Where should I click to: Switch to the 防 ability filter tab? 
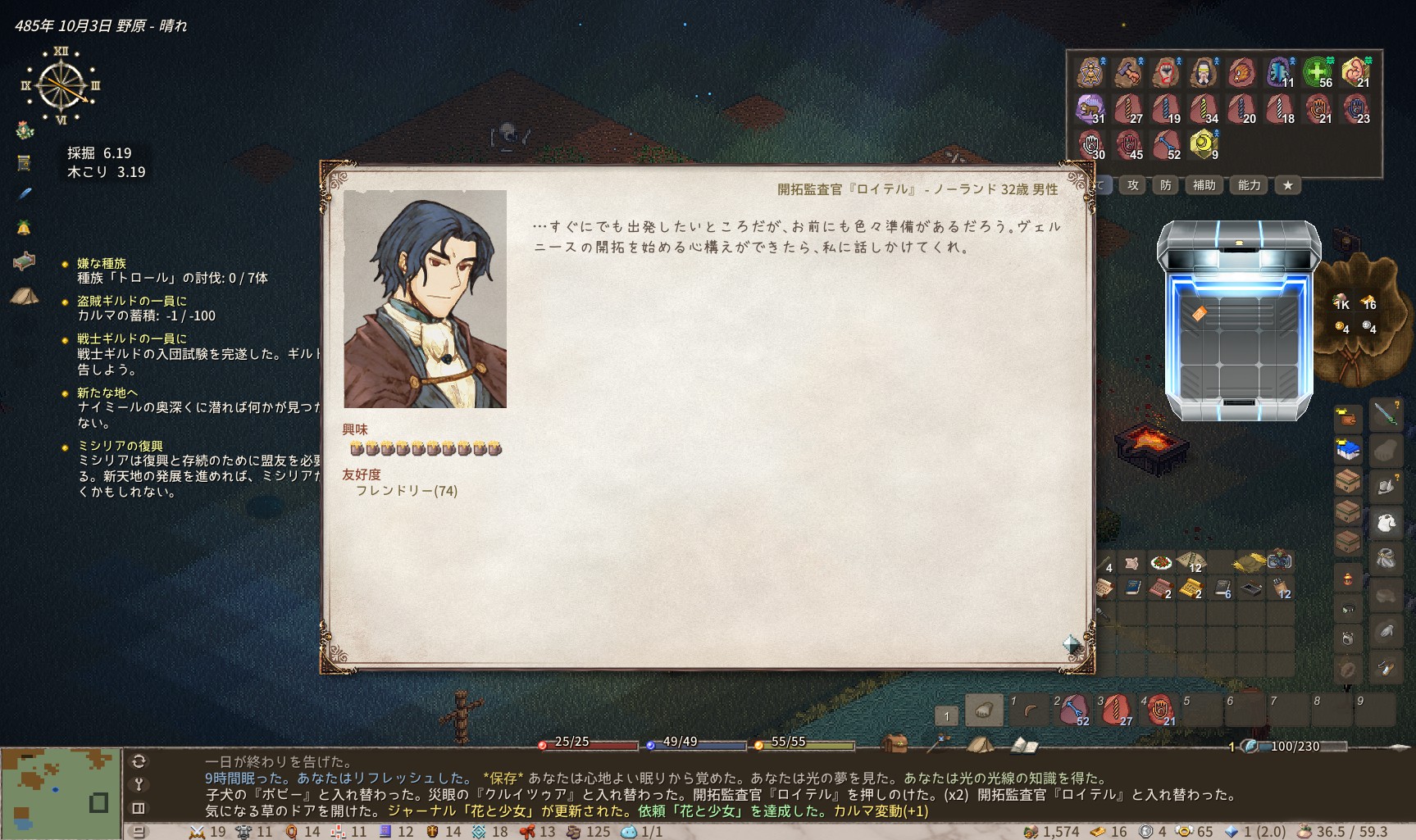pos(1166,185)
